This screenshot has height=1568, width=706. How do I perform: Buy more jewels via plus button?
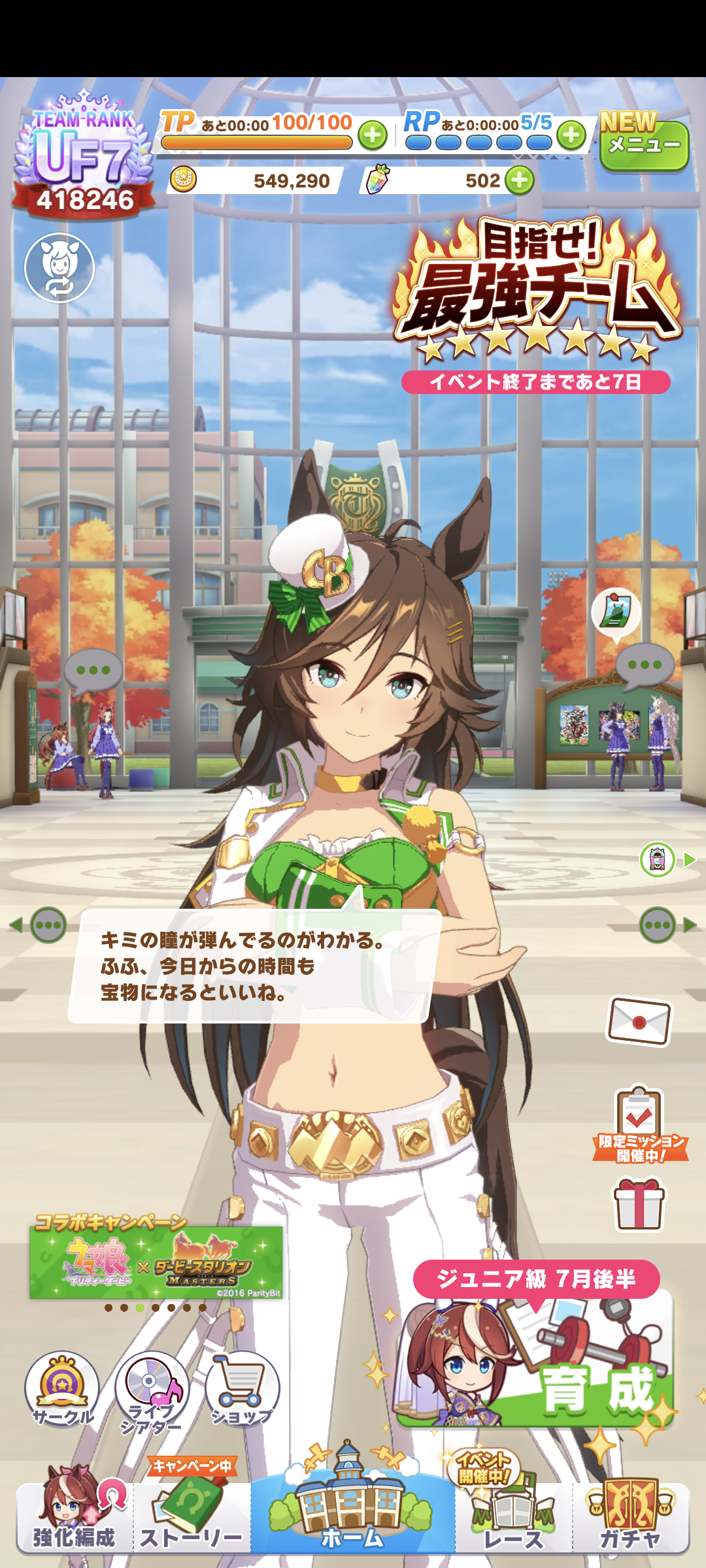click(x=520, y=180)
